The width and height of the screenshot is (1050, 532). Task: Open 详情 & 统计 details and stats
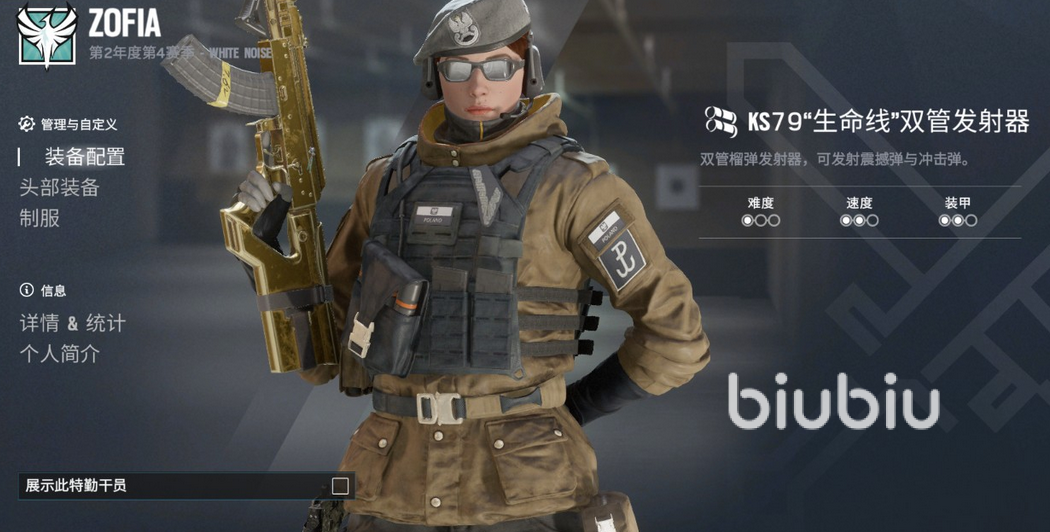73,323
